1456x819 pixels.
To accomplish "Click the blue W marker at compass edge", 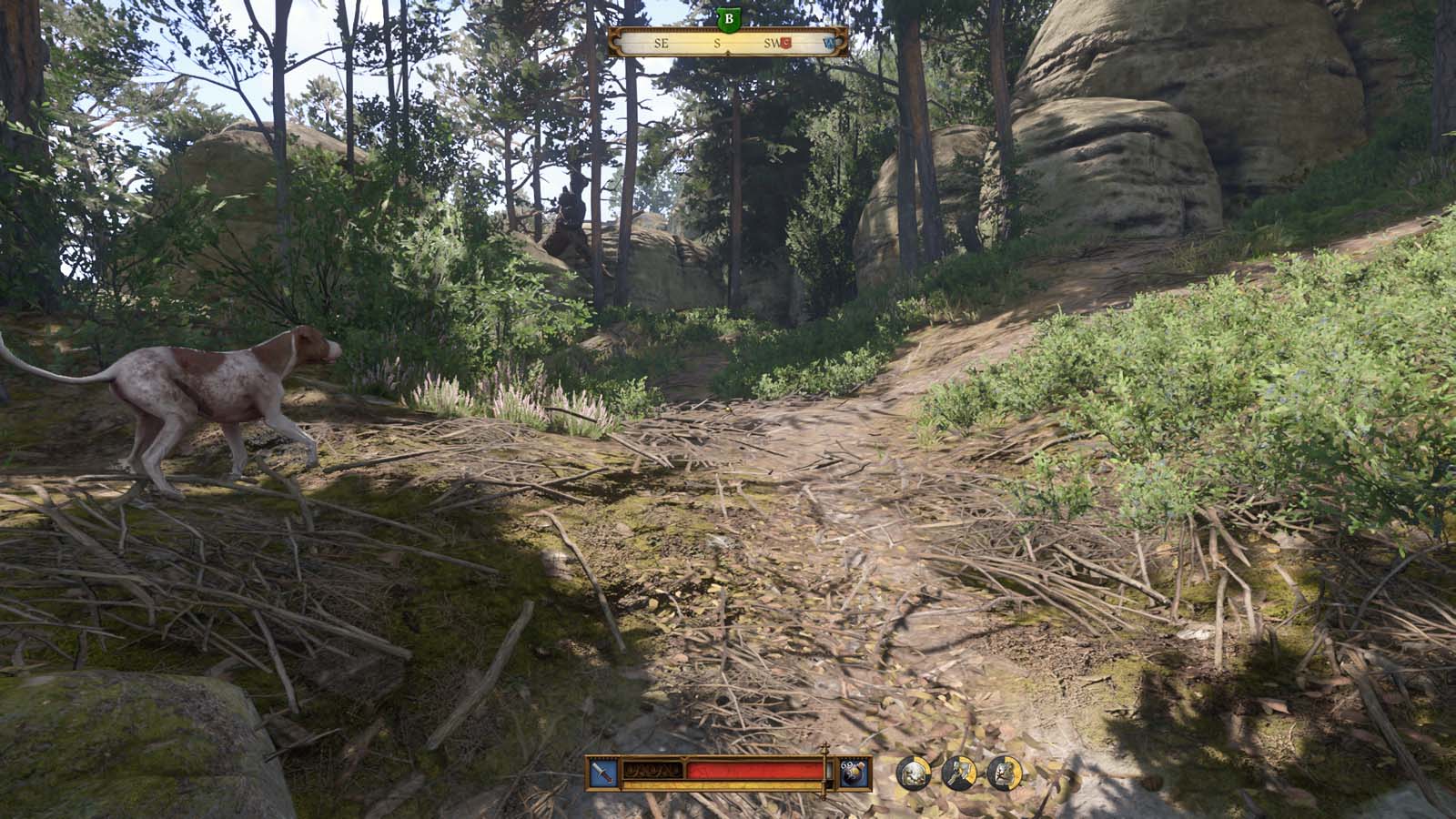I will click(x=830, y=43).
